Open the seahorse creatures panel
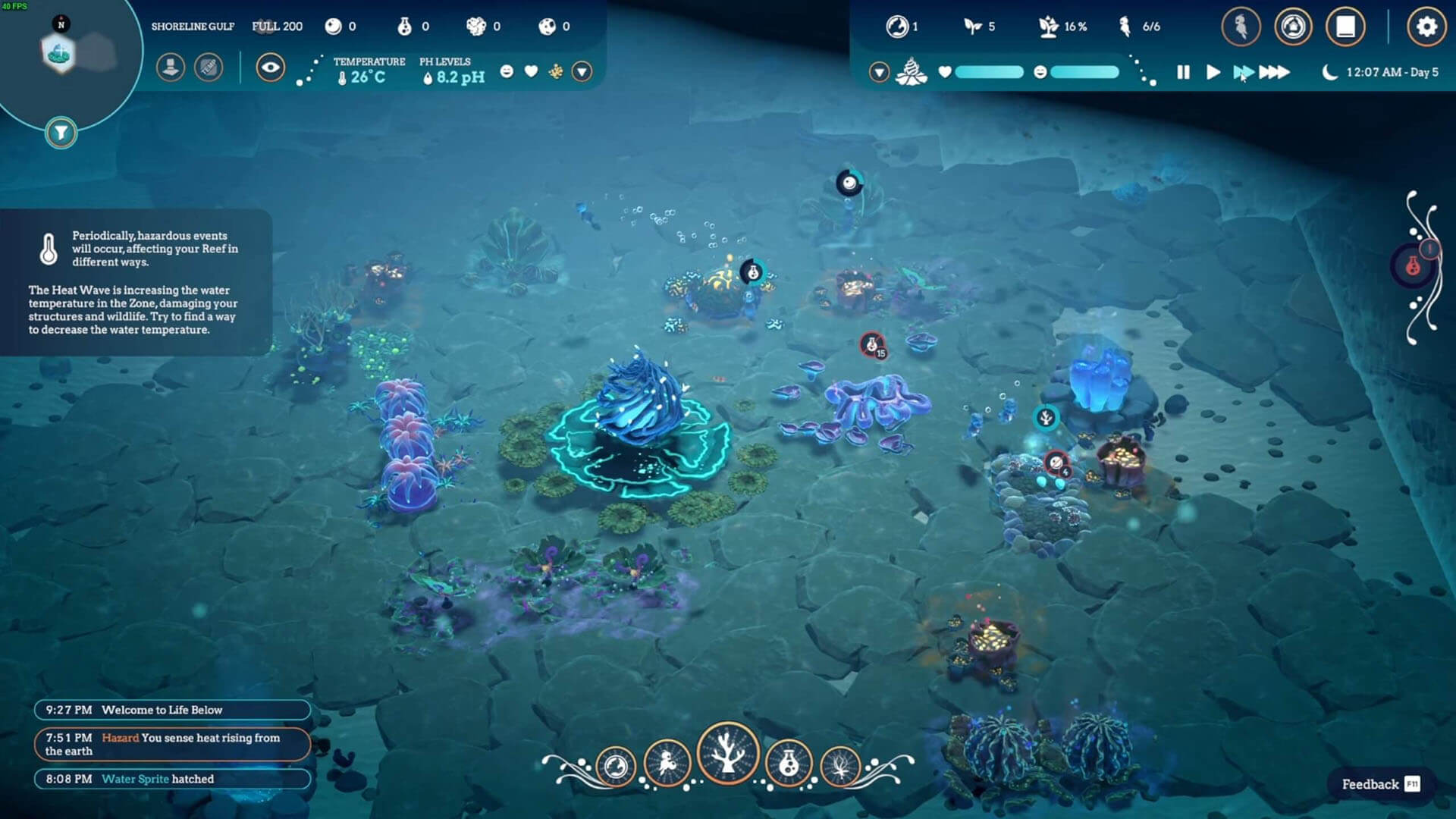The image size is (1456, 819). [x=1241, y=27]
